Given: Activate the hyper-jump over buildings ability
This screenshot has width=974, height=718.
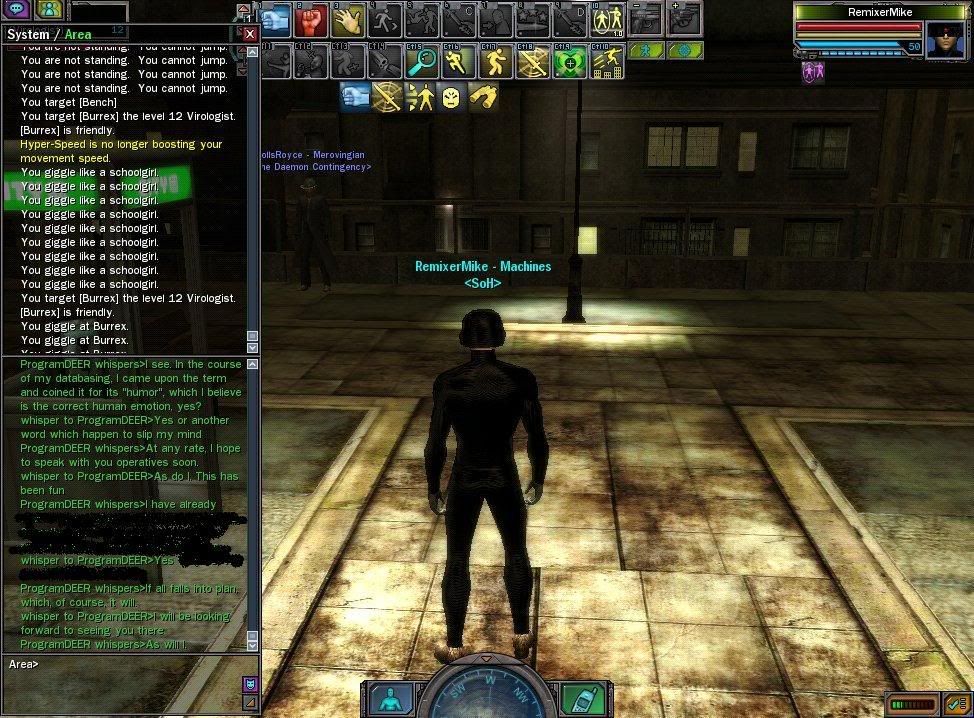Looking at the screenshot, I should (x=606, y=62).
